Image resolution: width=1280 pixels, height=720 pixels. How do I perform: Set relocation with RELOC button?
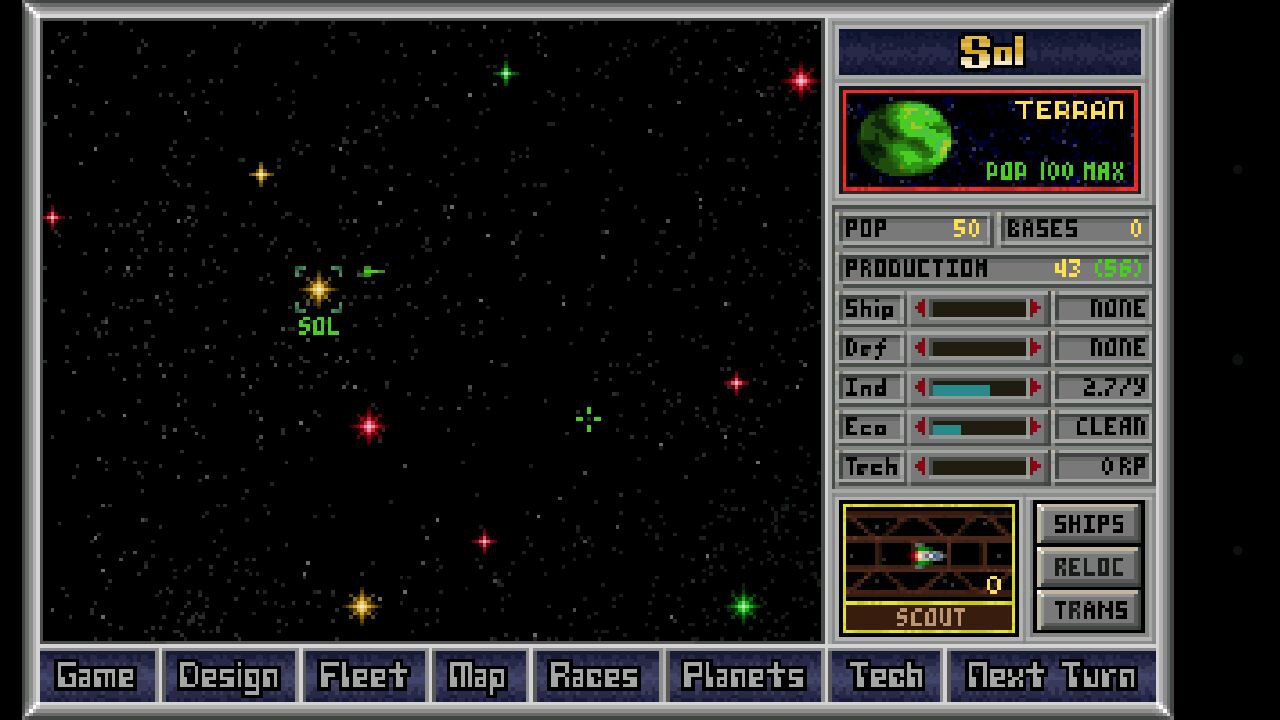pyautogui.click(x=1088, y=567)
